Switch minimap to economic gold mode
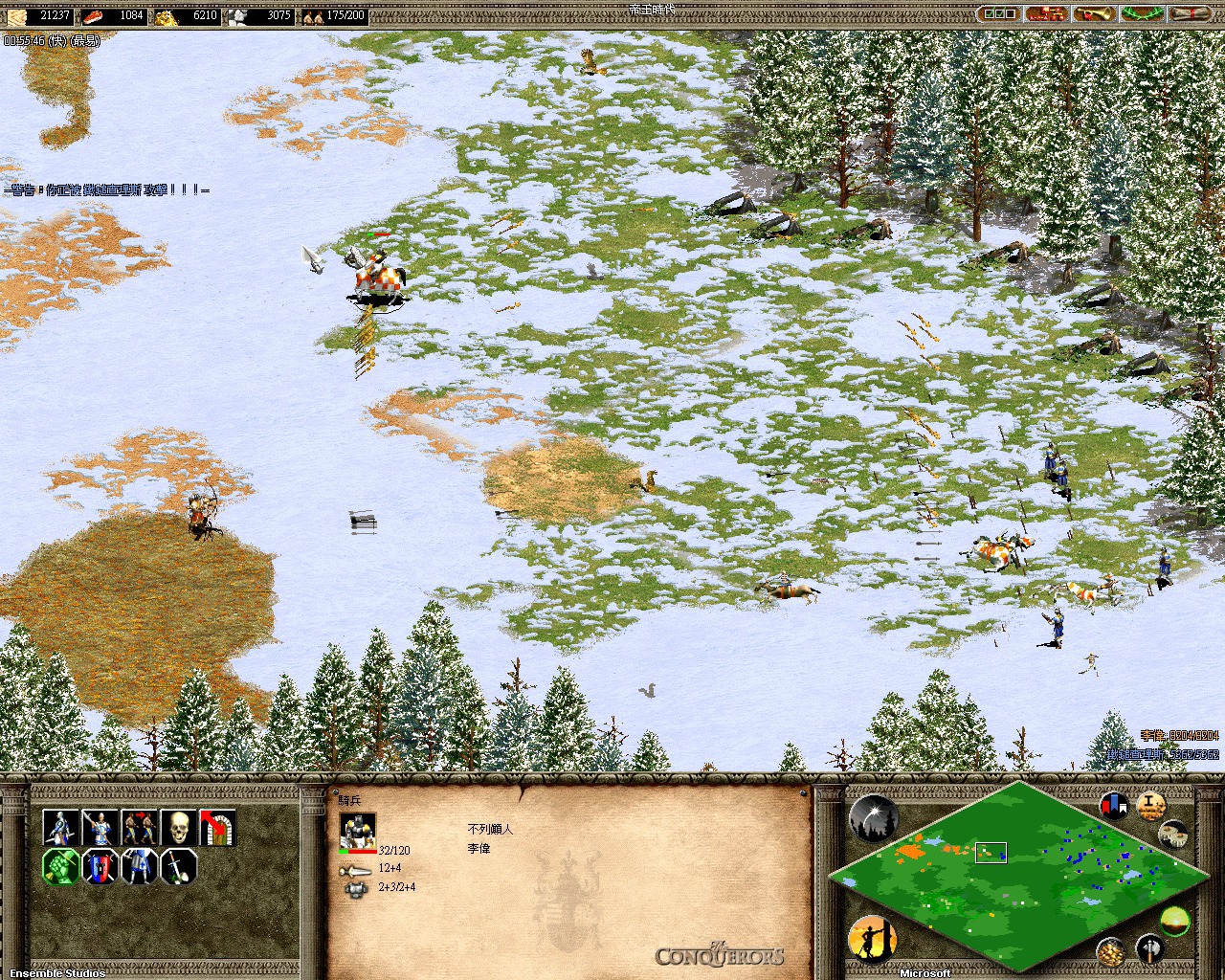The height and width of the screenshot is (980, 1225). click(x=1110, y=950)
